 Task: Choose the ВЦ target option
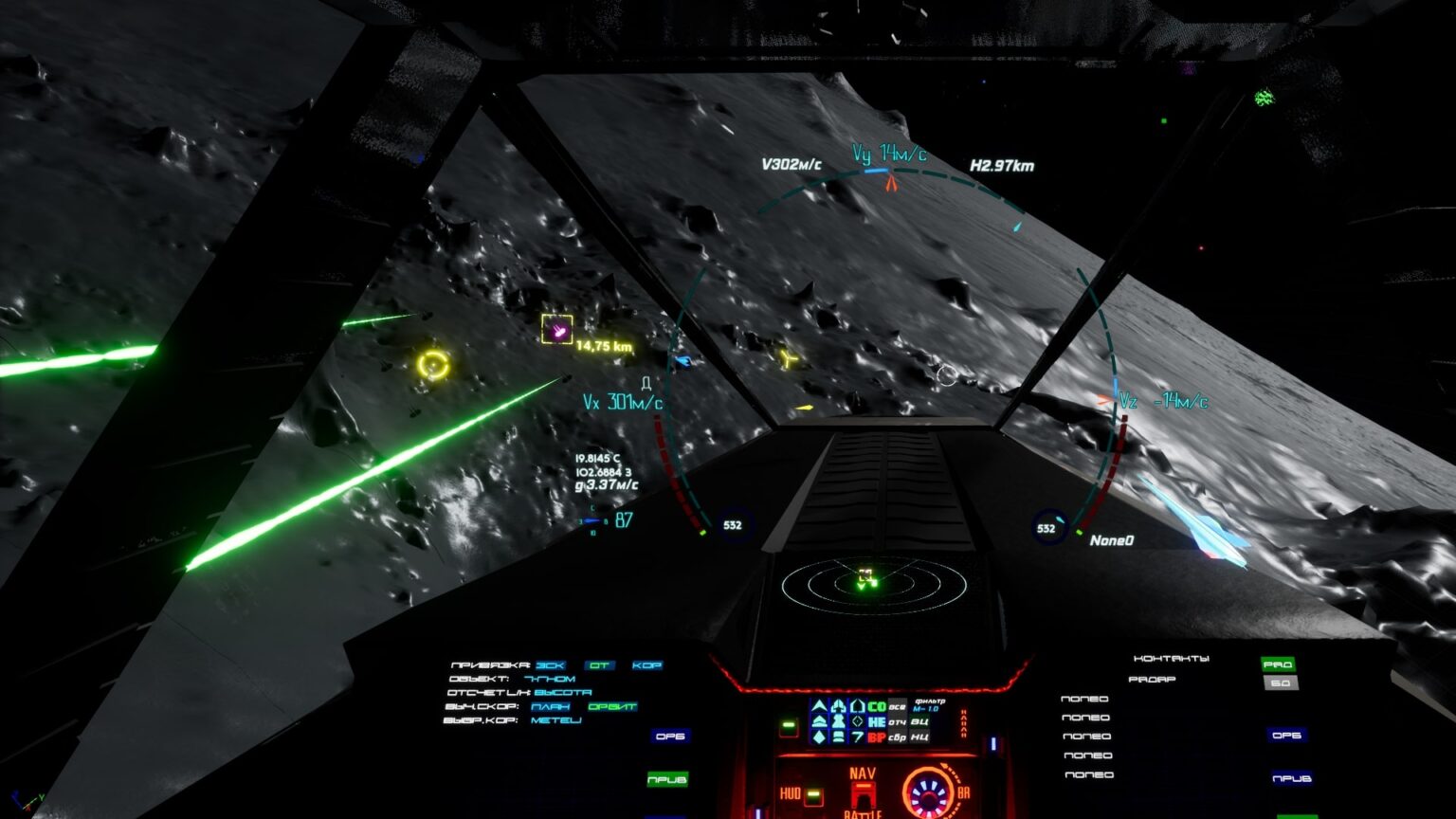919,721
